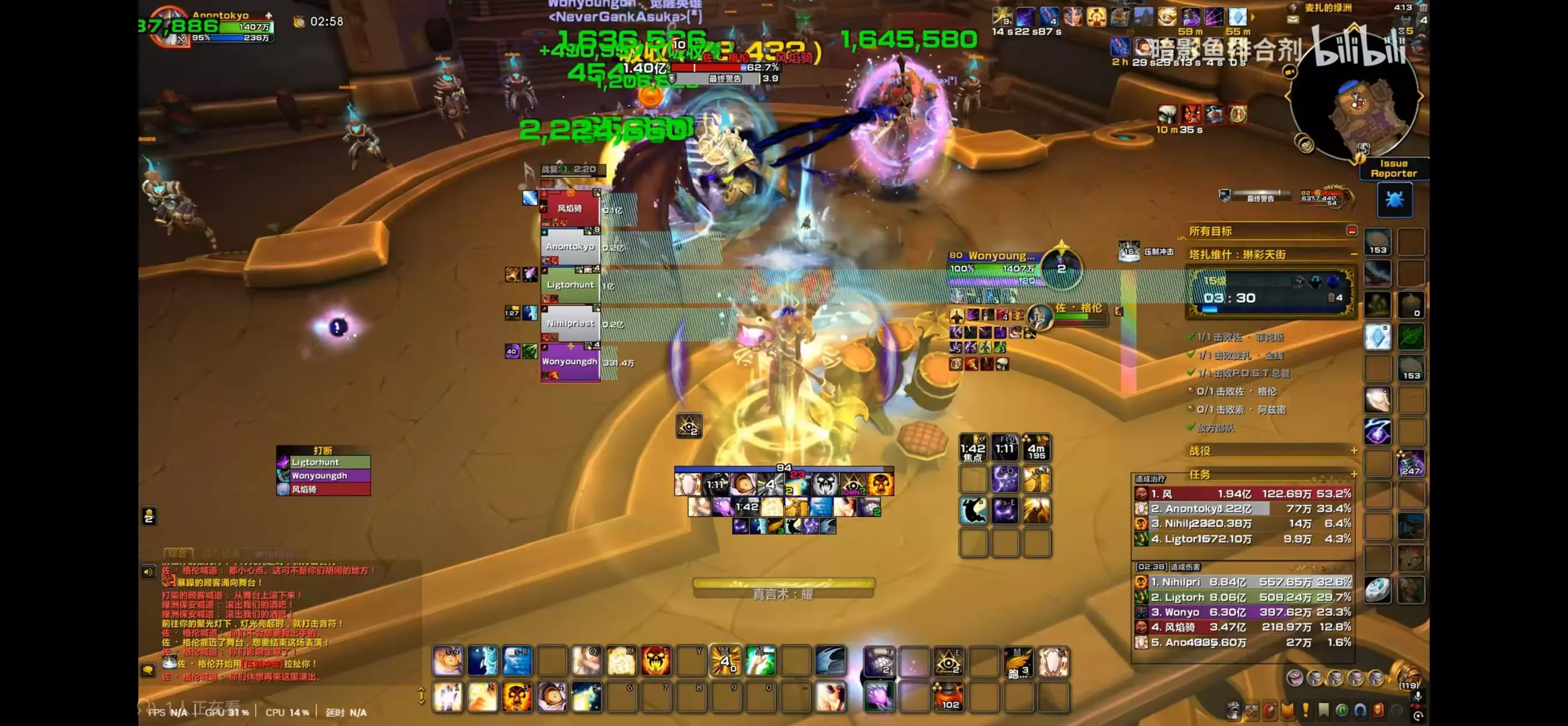1568x726 pixels.
Task: Open the Adventure Guide green eye icon
Action: (1343, 709)
